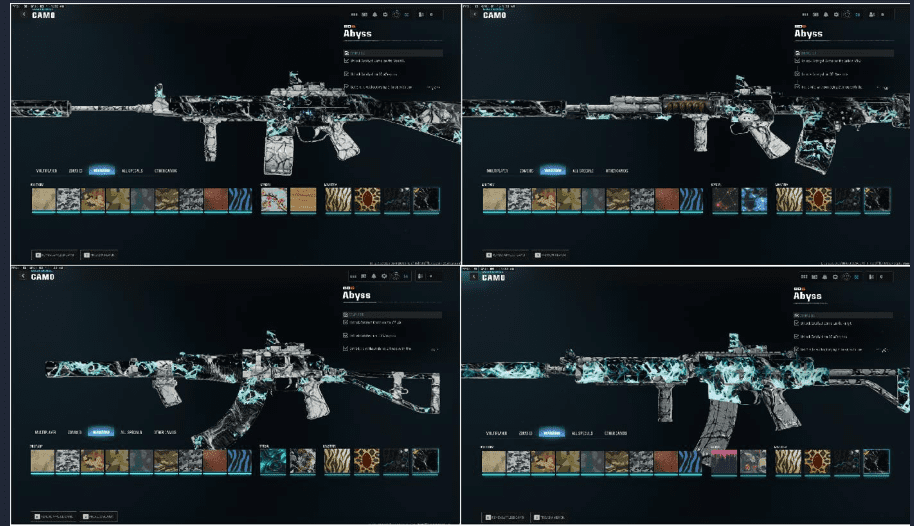Screen dimensions: 914x526
Task: Open the Zombies tab in the top-right screenshot
Action: (524, 171)
